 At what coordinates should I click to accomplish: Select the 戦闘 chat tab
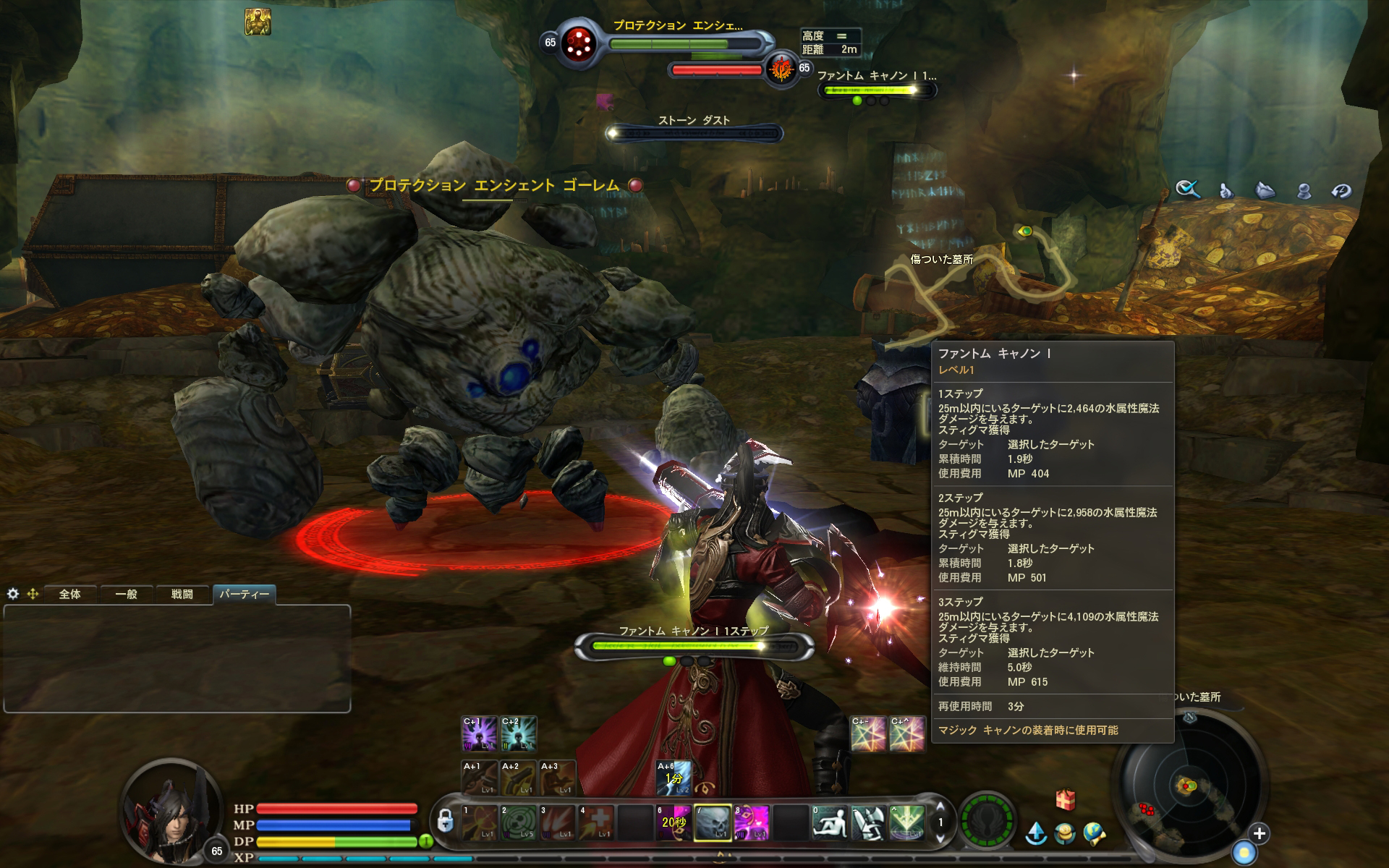[x=182, y=595]
